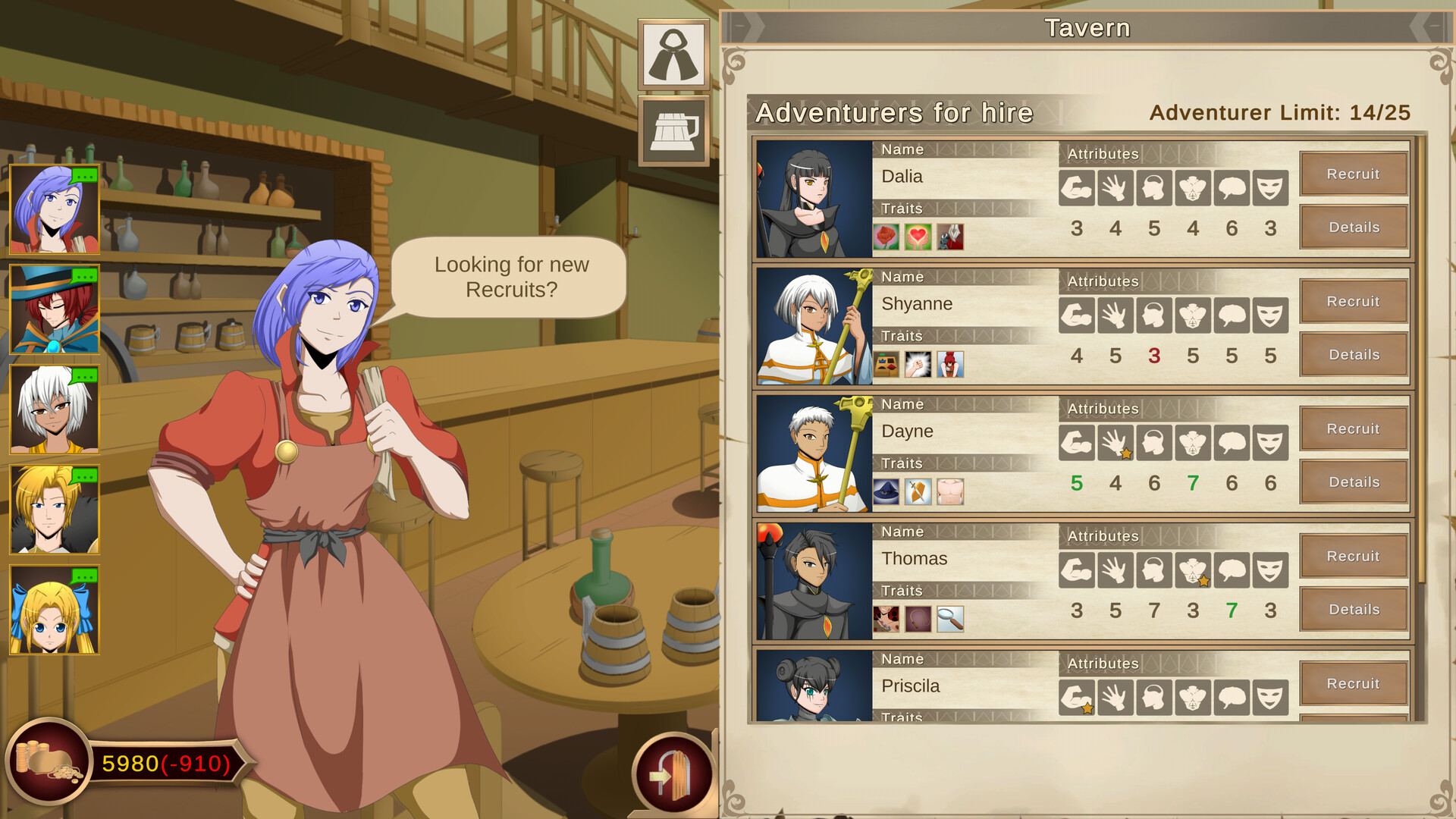This screenshot has width=1456, height=819.
Task: Recruit Dalia
Action: tap(1354, 174)
